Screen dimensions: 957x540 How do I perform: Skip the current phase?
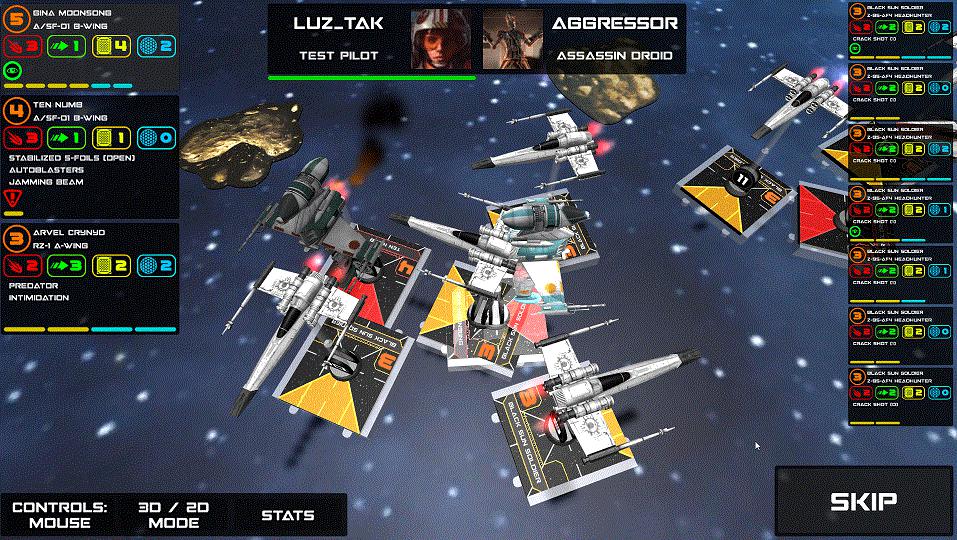click(864, 502)
